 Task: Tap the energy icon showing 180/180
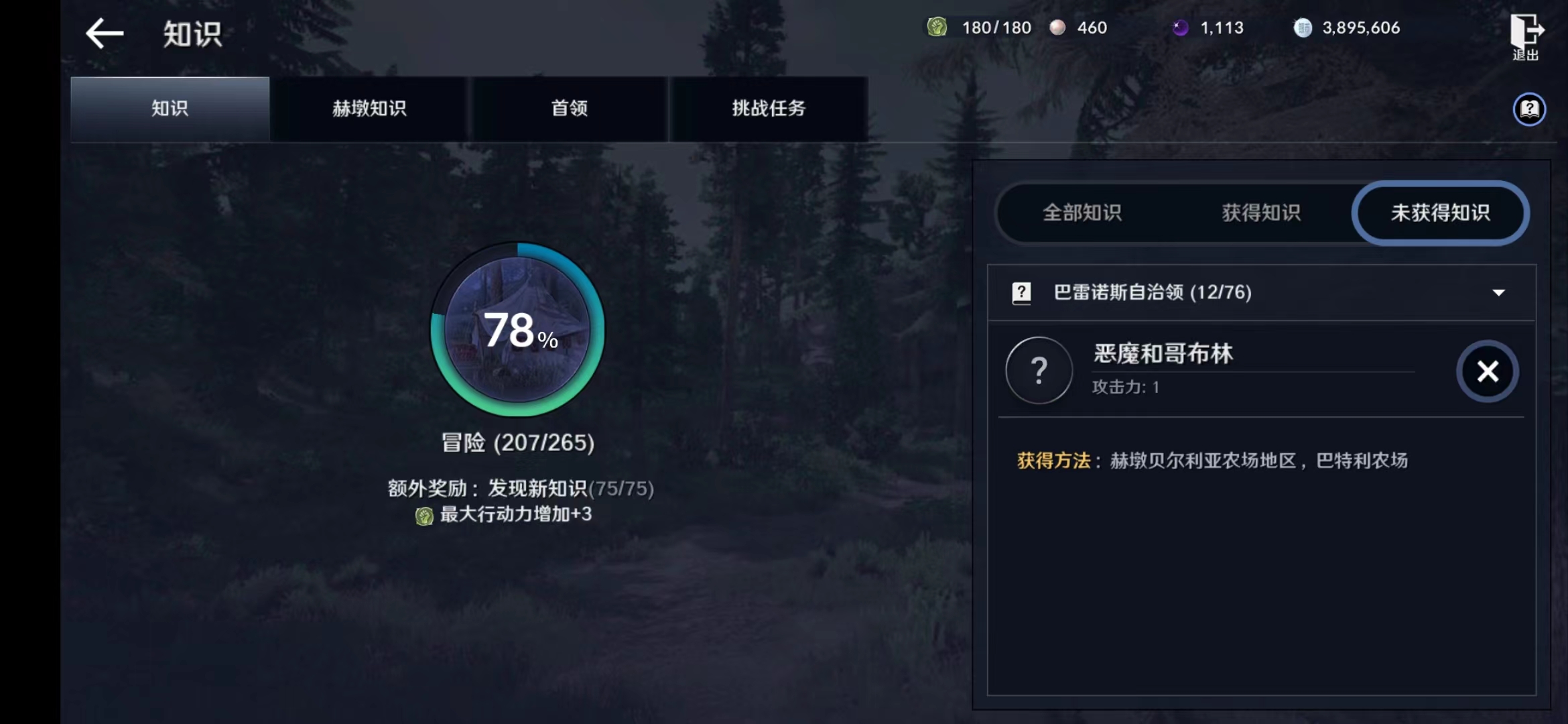pyautogui.click(x=938, y=28)
